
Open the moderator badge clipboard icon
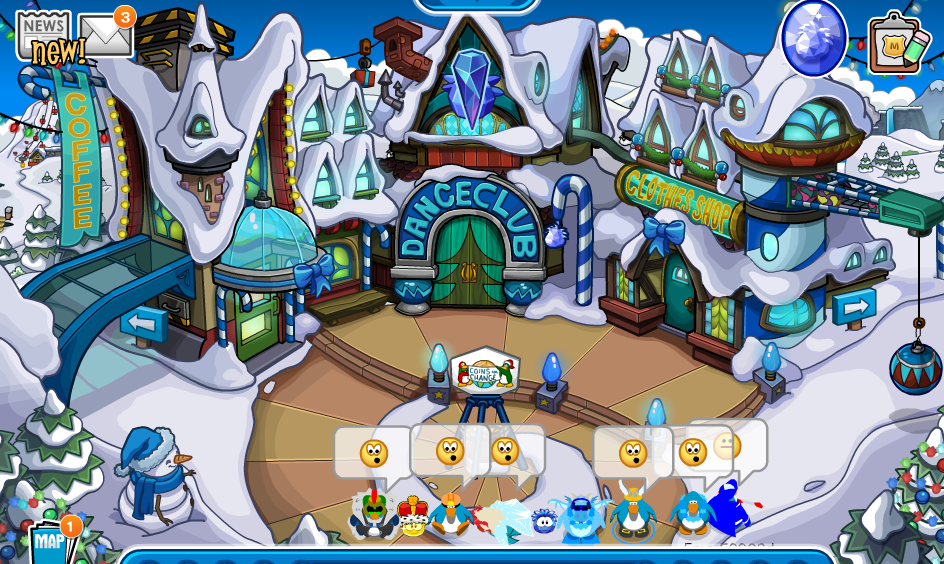[x=896, y=44]
